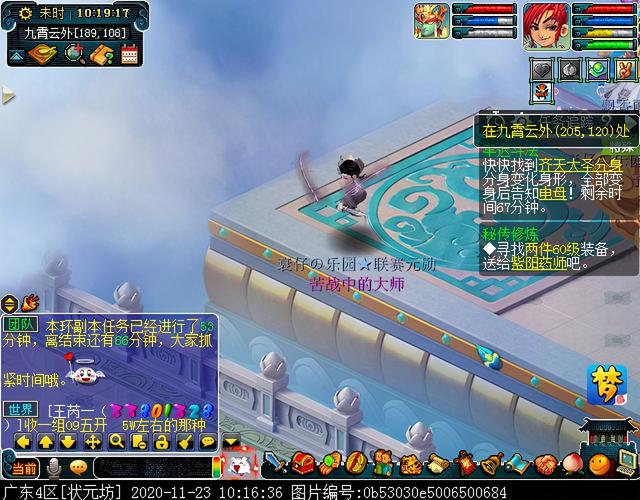The width and height of the screenshot is (640, 500).
Task: Collapse the top-left info panel arrow
Action: [16, 56]
